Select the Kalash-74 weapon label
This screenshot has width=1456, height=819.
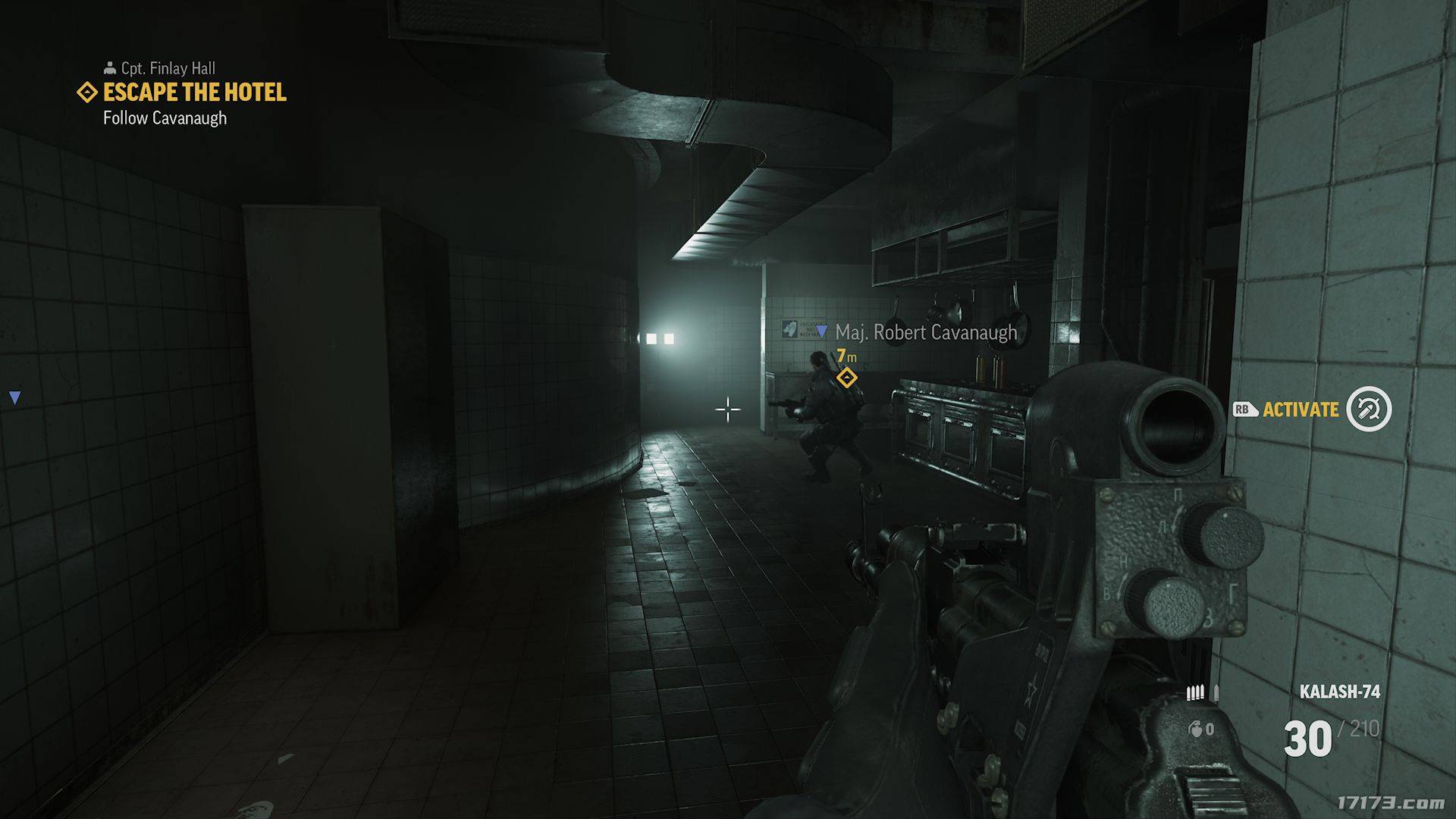coord(1339,692)
